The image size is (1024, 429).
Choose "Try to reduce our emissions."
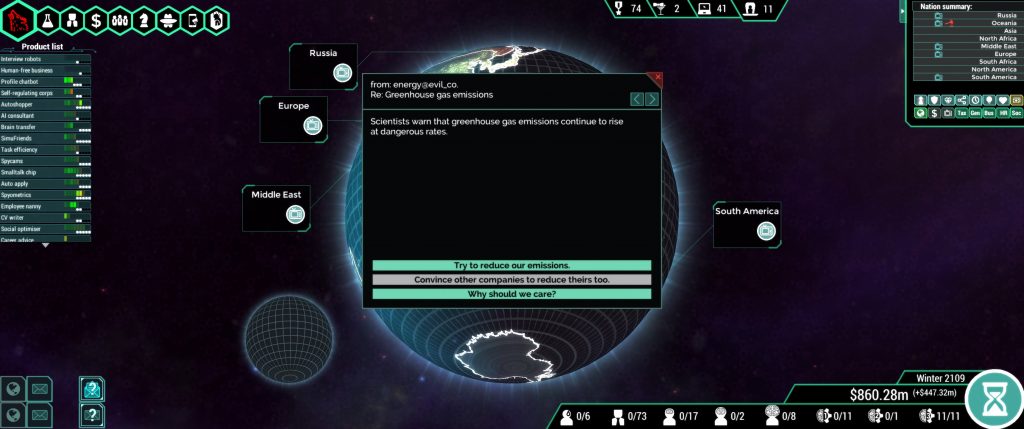511,265
